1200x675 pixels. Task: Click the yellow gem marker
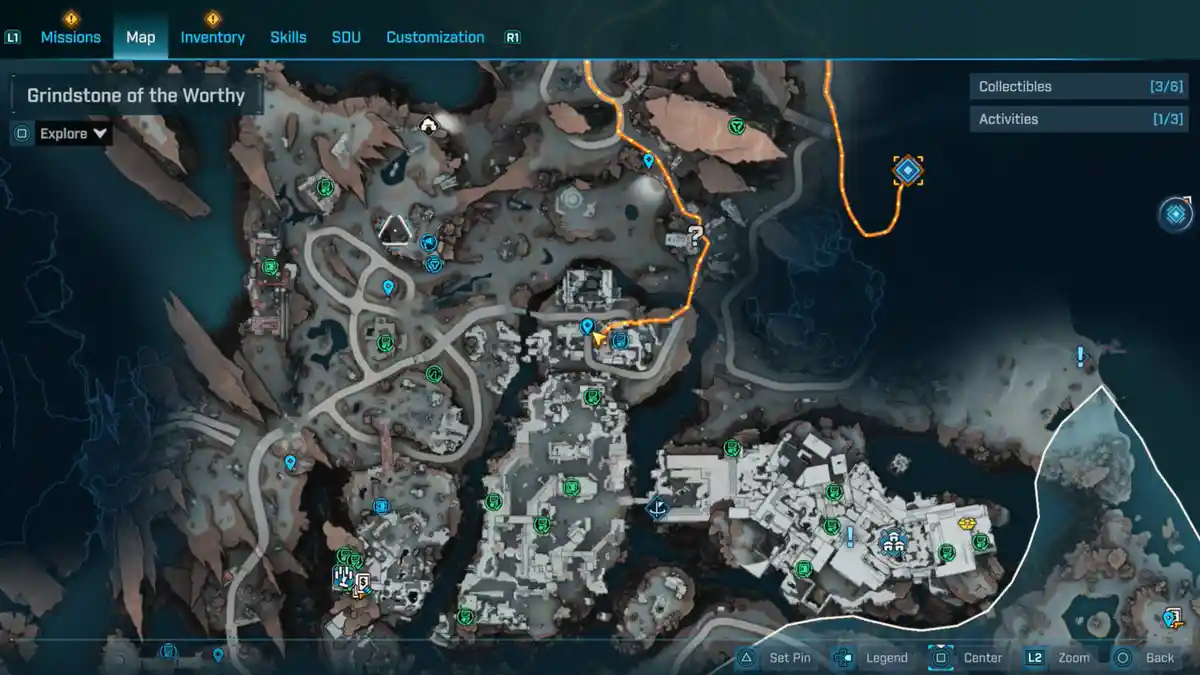(967, 523)
